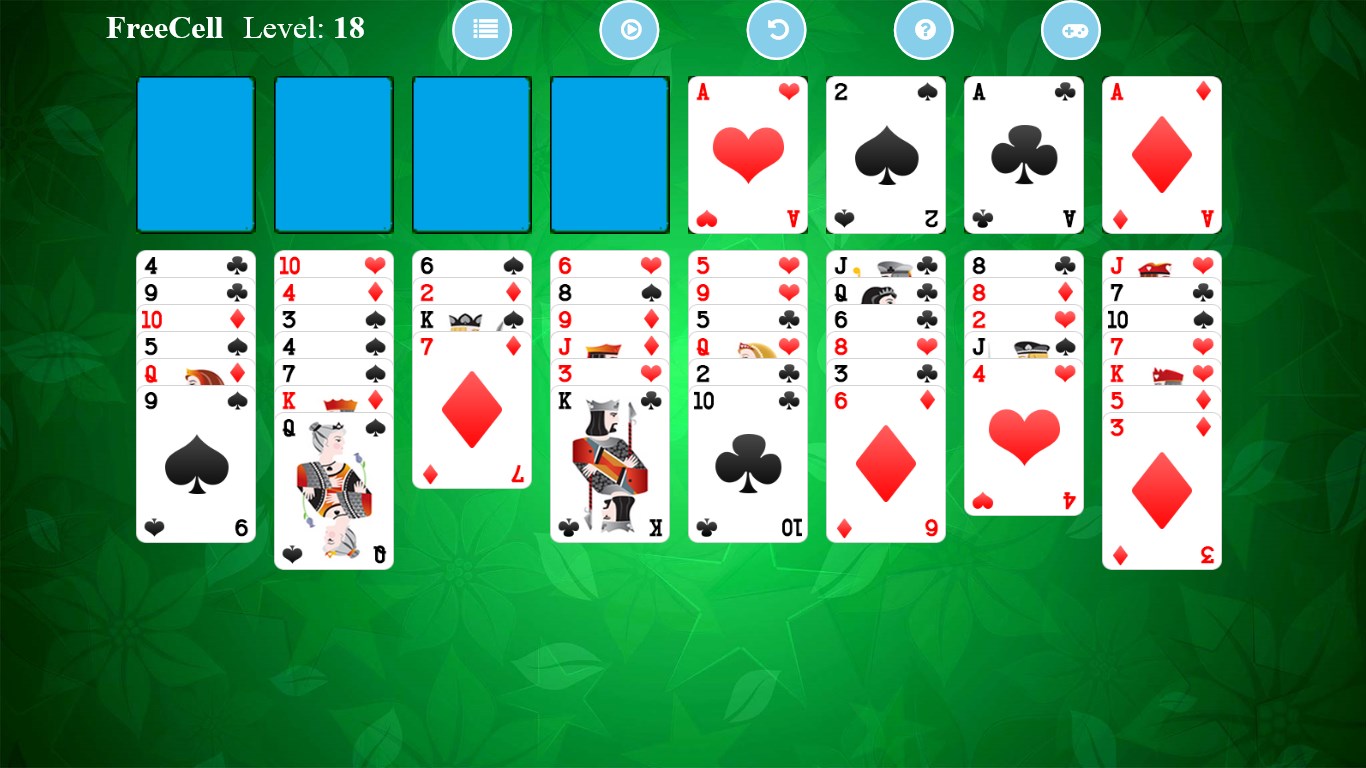Select the Ace of Hearts foundation

coord(747,154)
